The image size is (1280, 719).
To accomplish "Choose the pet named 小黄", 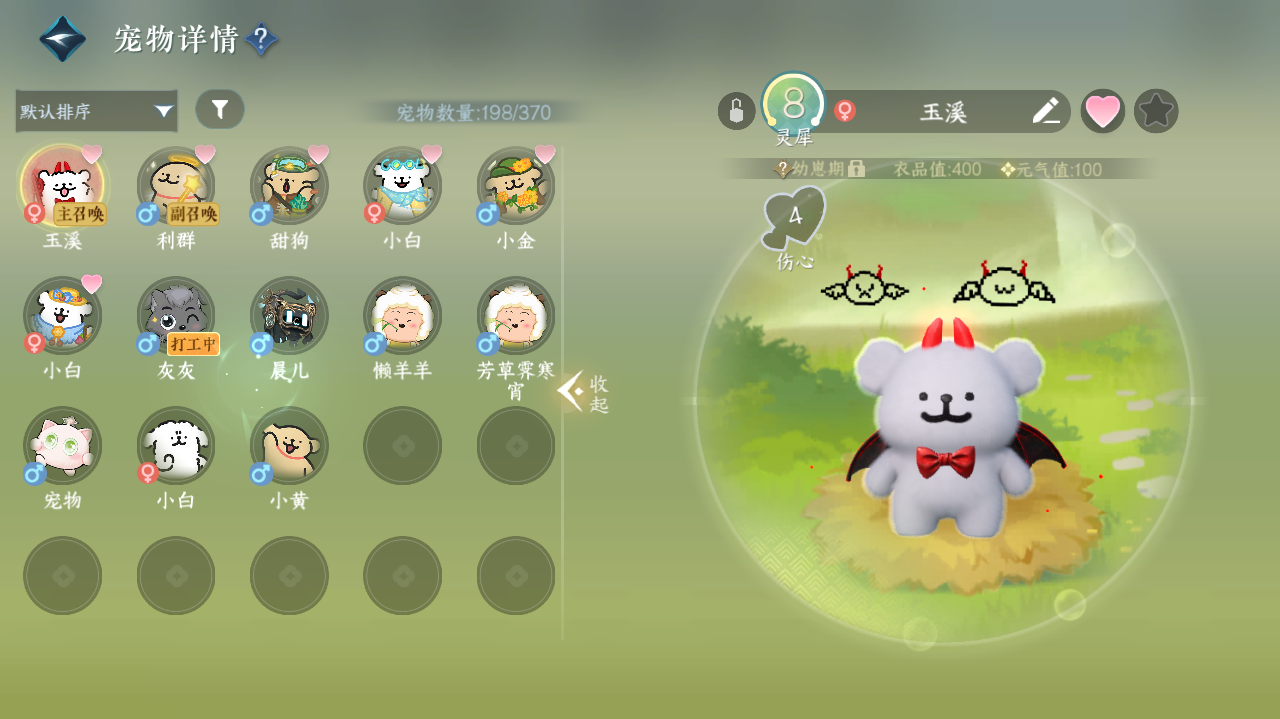I will click(289, 446).
